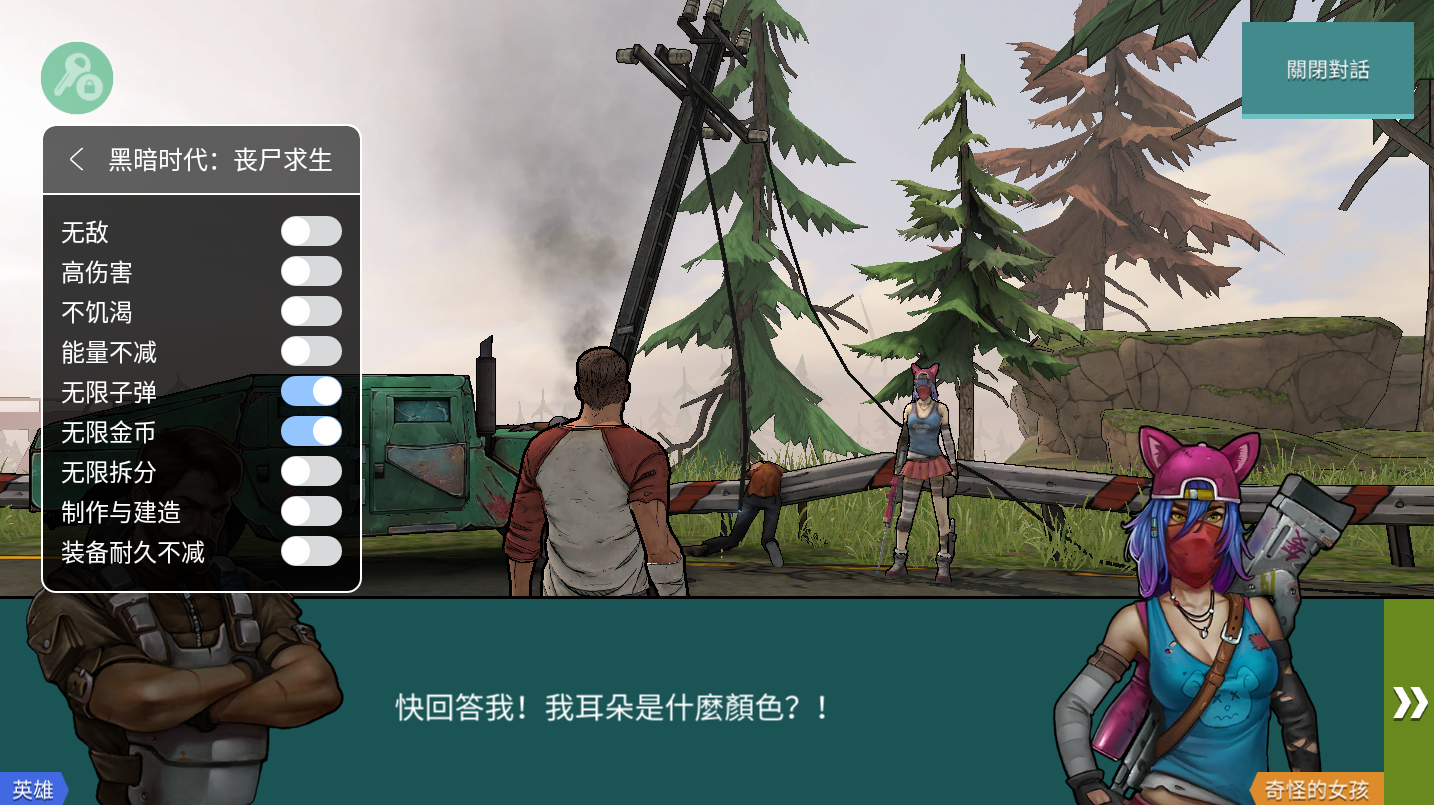Image resolution: width=1434 pixels, height=805 pixels.
Task: Enable the 无敌 (invincible) toggle
Action: click(x=311, y=231)
